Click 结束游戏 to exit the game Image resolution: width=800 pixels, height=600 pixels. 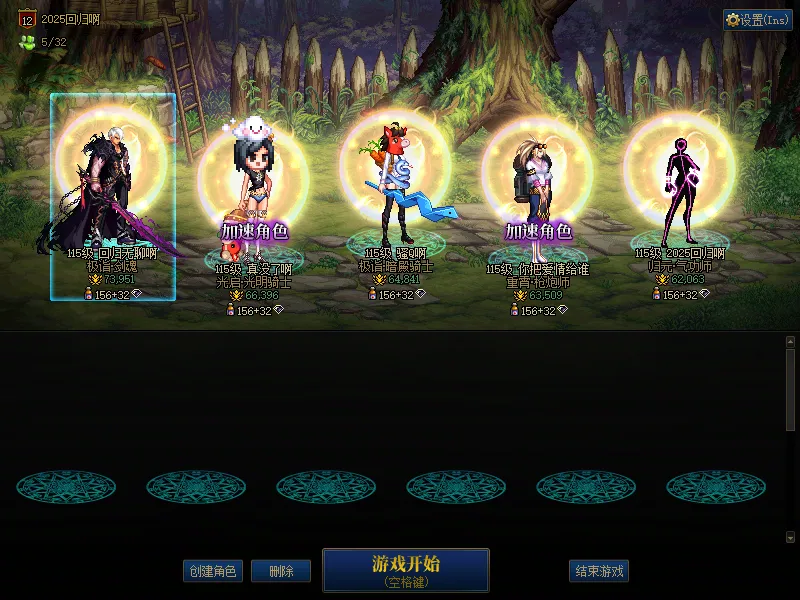599,571
